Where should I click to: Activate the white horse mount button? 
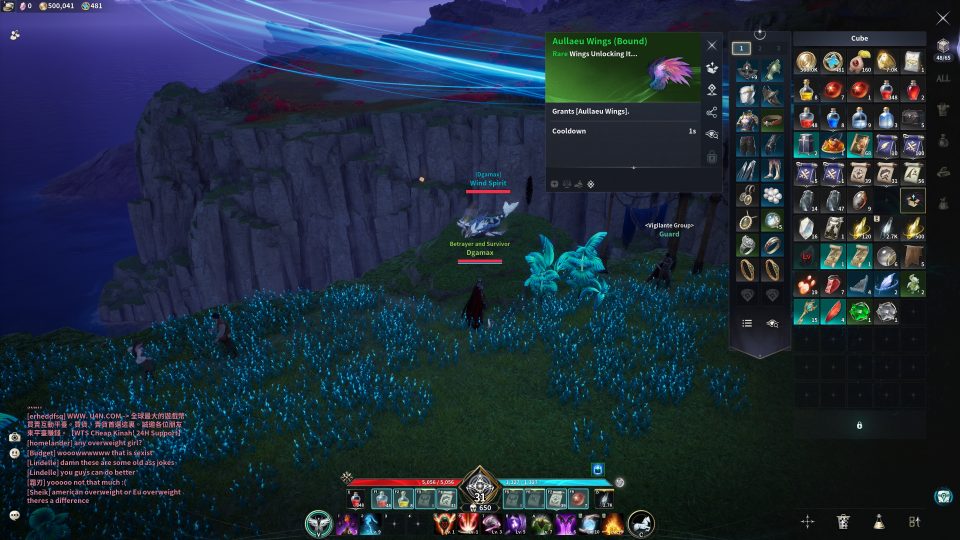pyautogui.click(x=641, y=523)
